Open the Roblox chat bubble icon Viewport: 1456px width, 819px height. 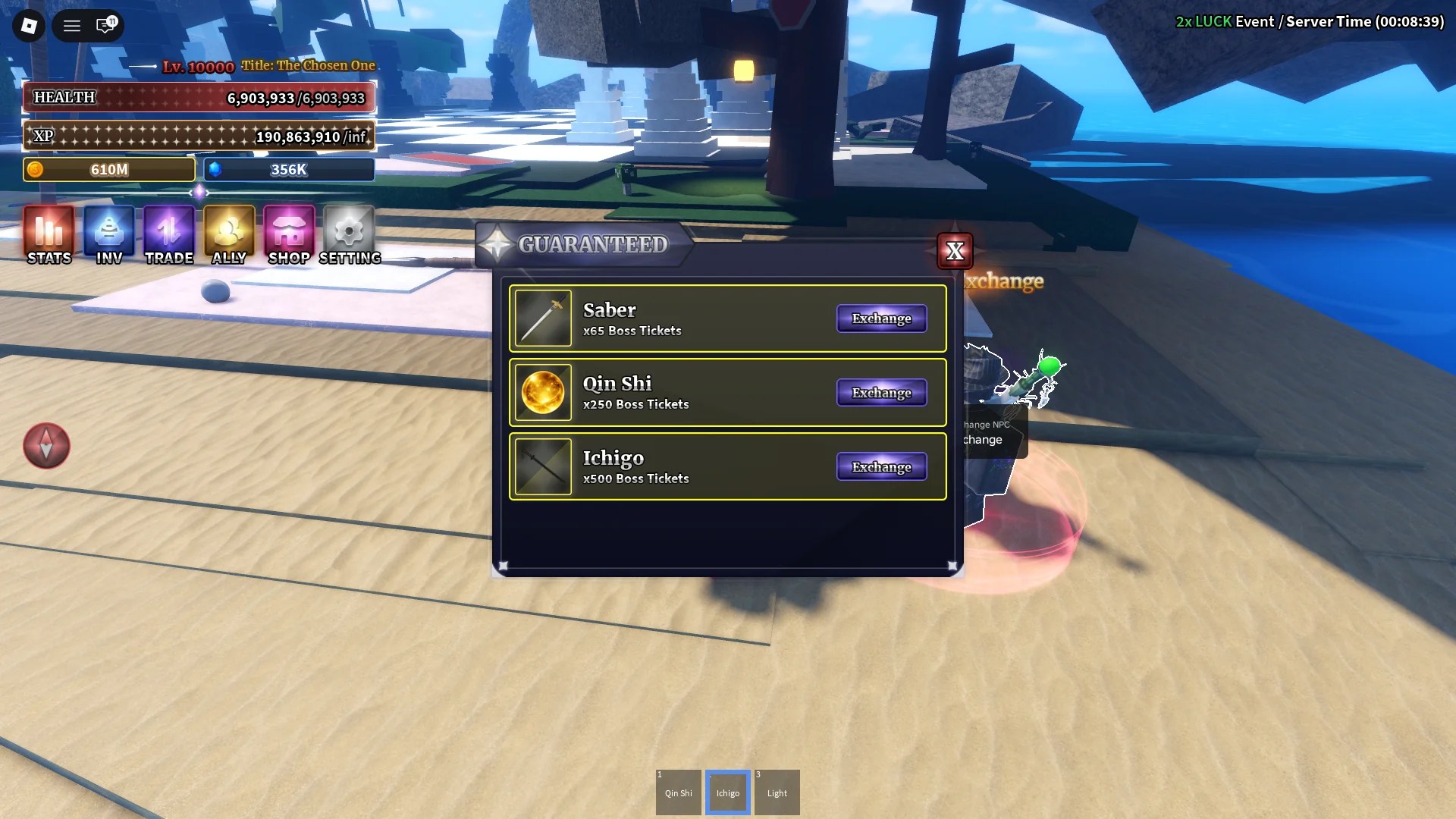(x=106, y=25)
